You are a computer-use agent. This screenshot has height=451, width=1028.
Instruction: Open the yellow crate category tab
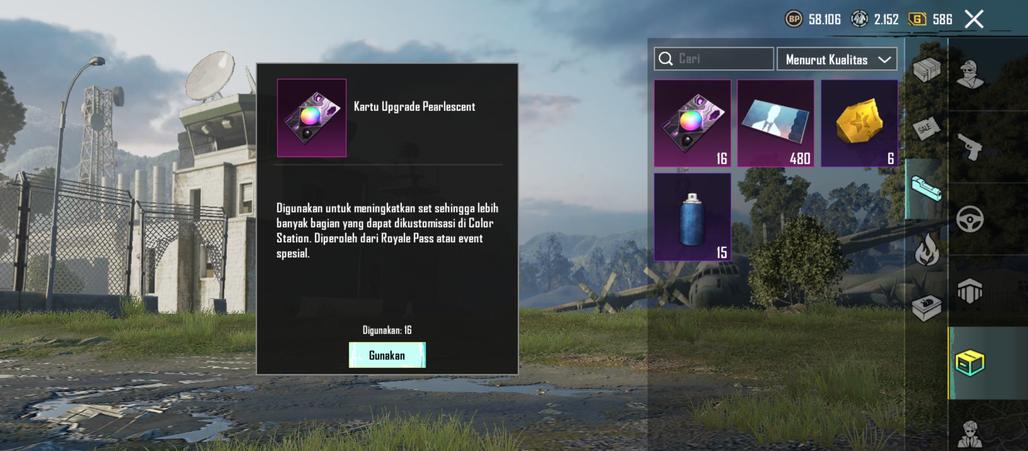click(969, 362)
